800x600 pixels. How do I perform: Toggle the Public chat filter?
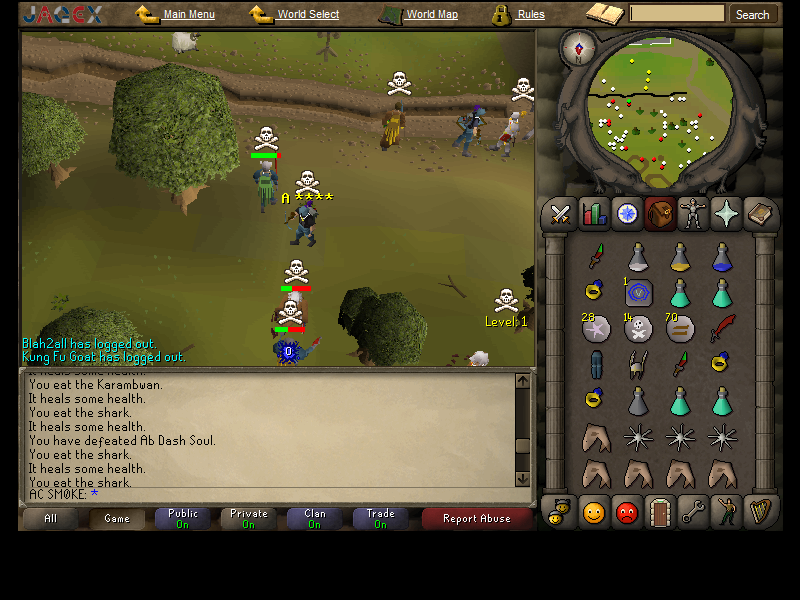[183, 518]
